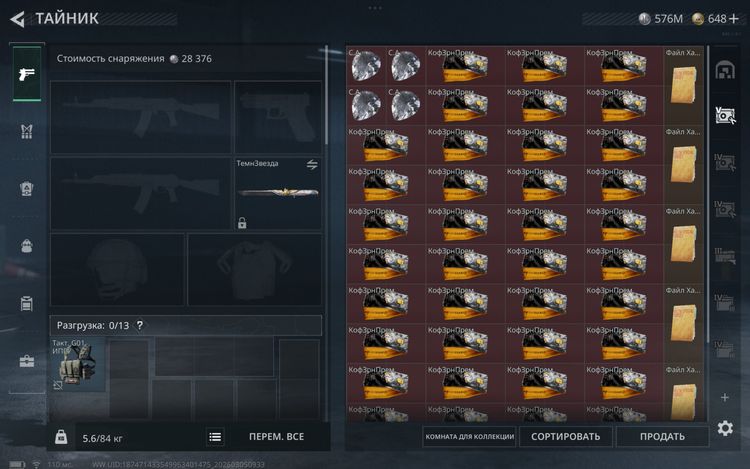The image size is (750, 469).
Task: Click the weight lock icon
Action: pos(61,437)
